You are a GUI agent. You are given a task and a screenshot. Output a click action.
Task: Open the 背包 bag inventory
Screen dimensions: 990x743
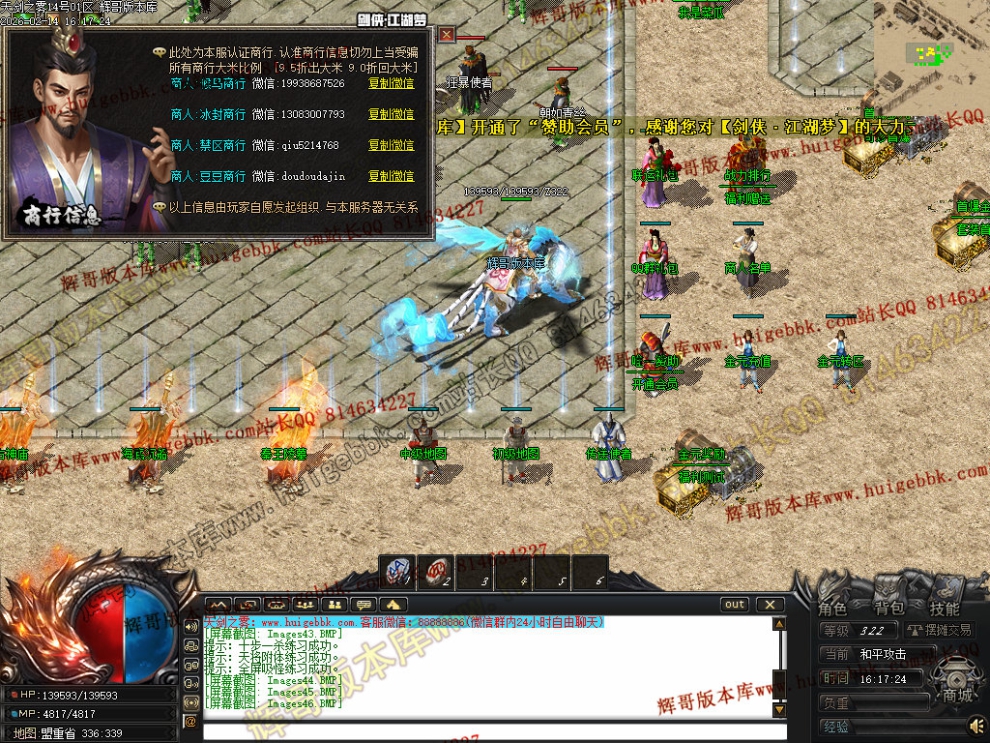(x=889, y=608)
